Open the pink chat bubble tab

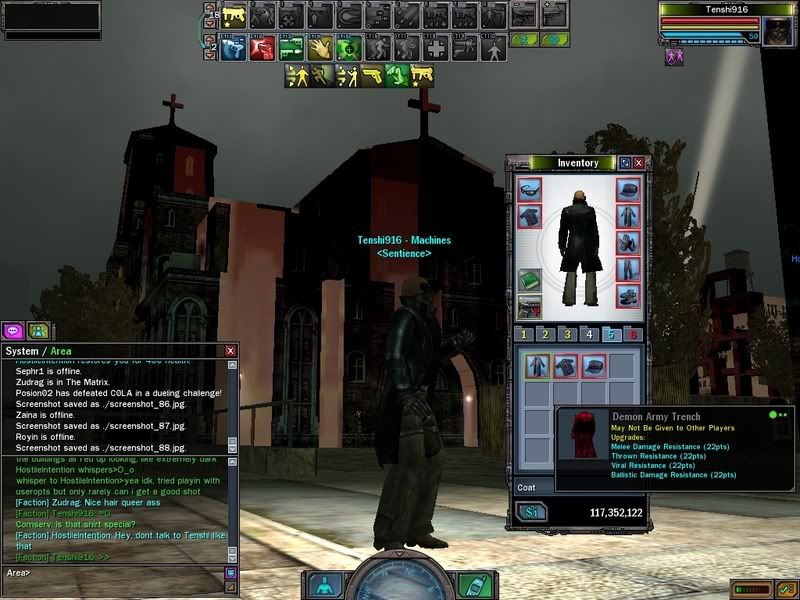pyautogui.click(x=13, y=330)
